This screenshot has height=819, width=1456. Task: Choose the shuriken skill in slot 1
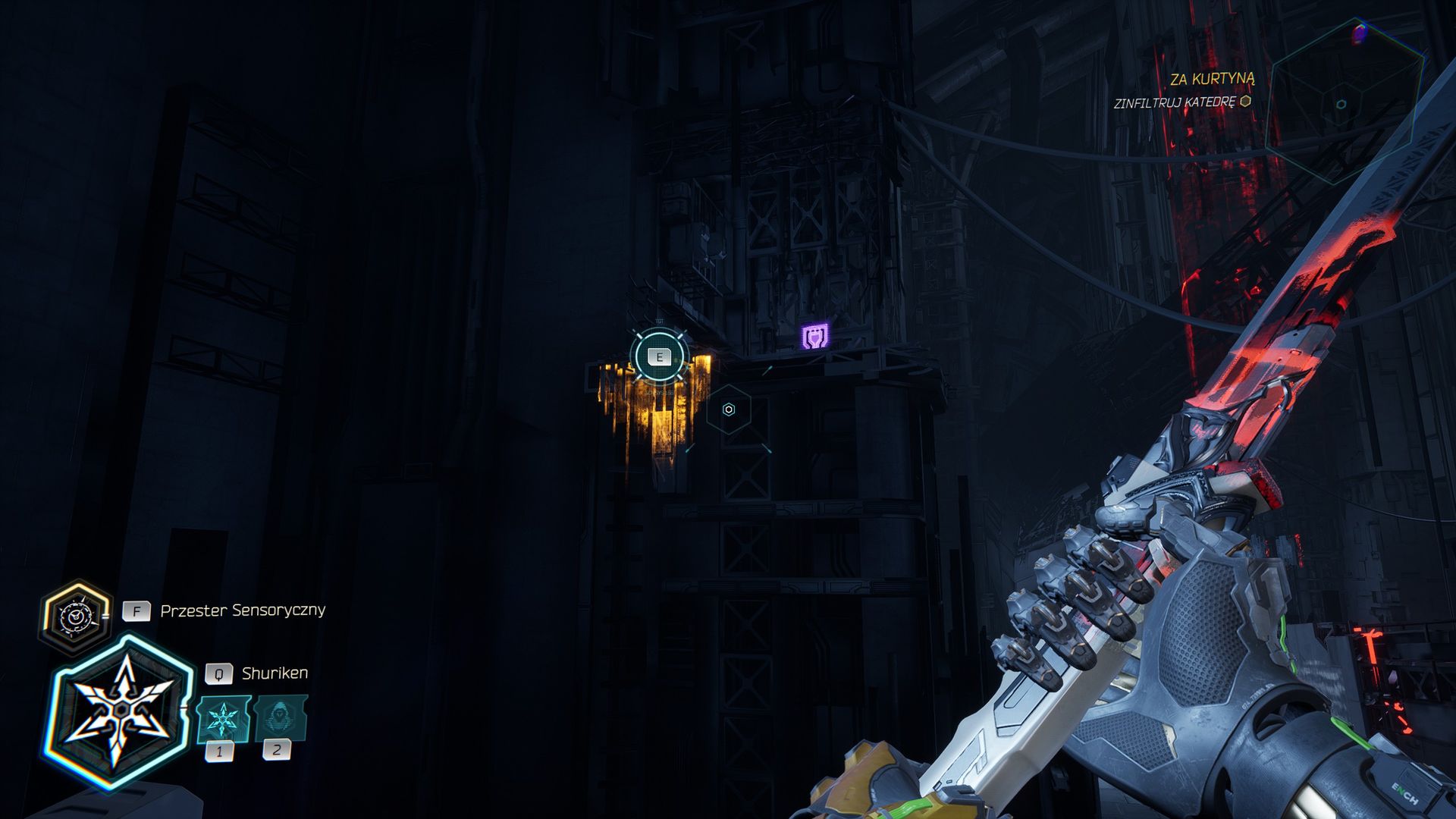(x=223, y=718)
